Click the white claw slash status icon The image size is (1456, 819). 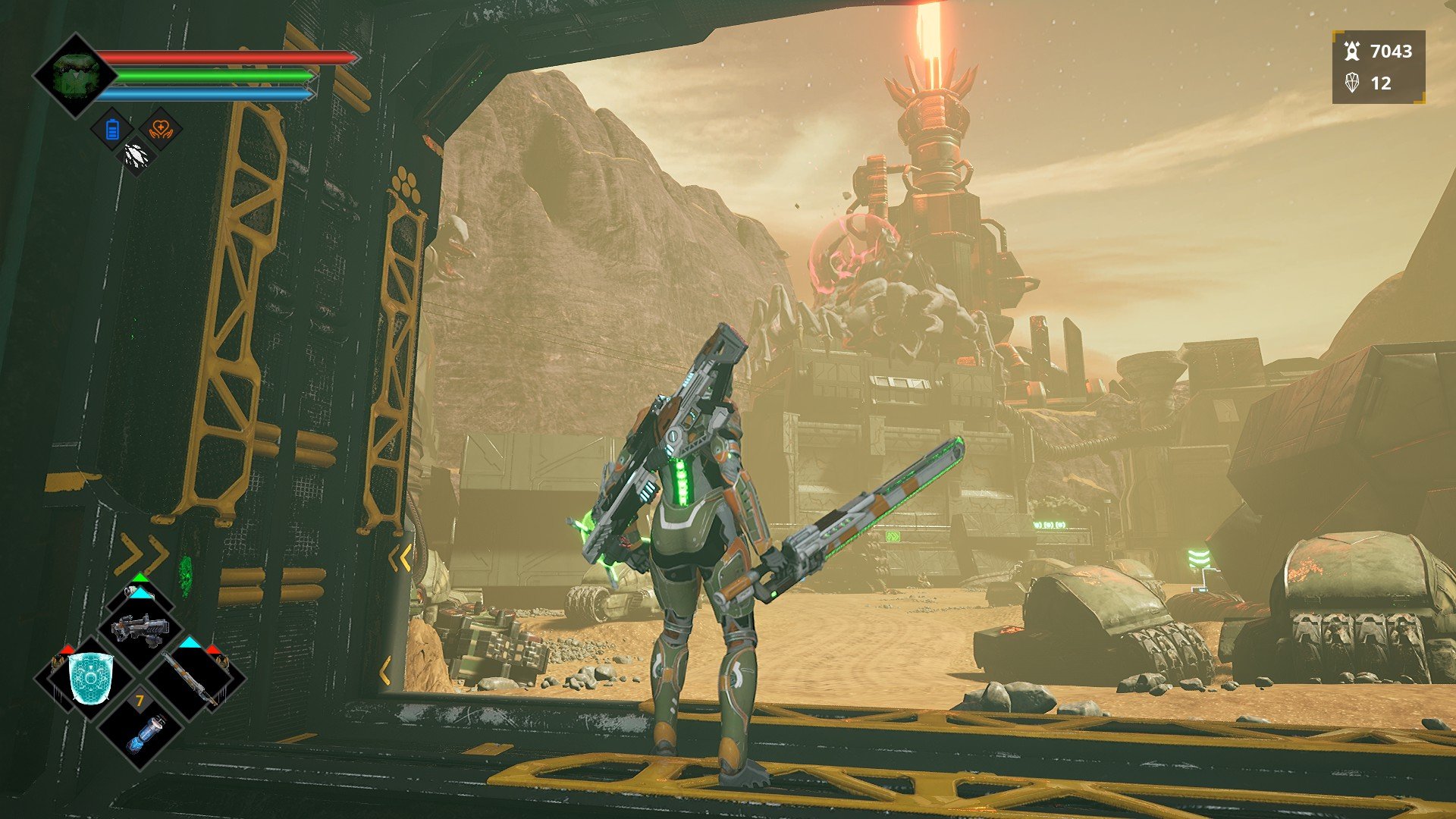(136, 157)
